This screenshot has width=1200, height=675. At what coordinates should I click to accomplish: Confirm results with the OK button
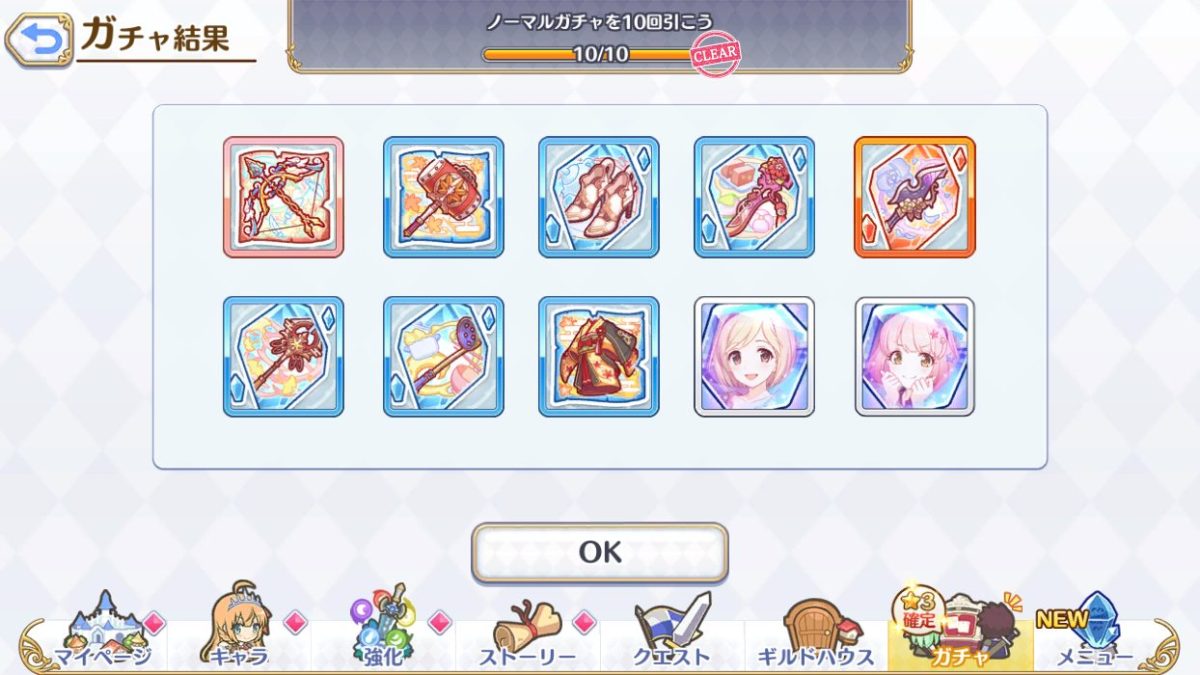600,552
